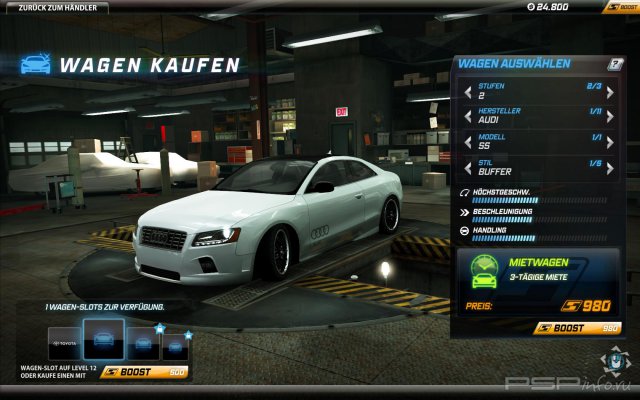Go back via Zurück zum Händler
Screen dimensions: 640x400
coord(57,7)
